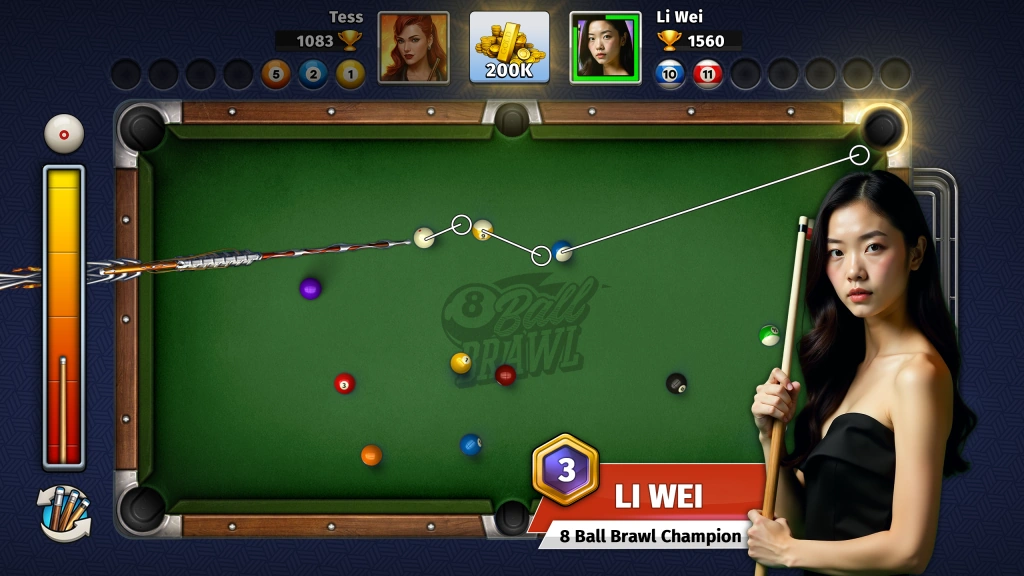Select the pocketed 5 ball icon

276,73
